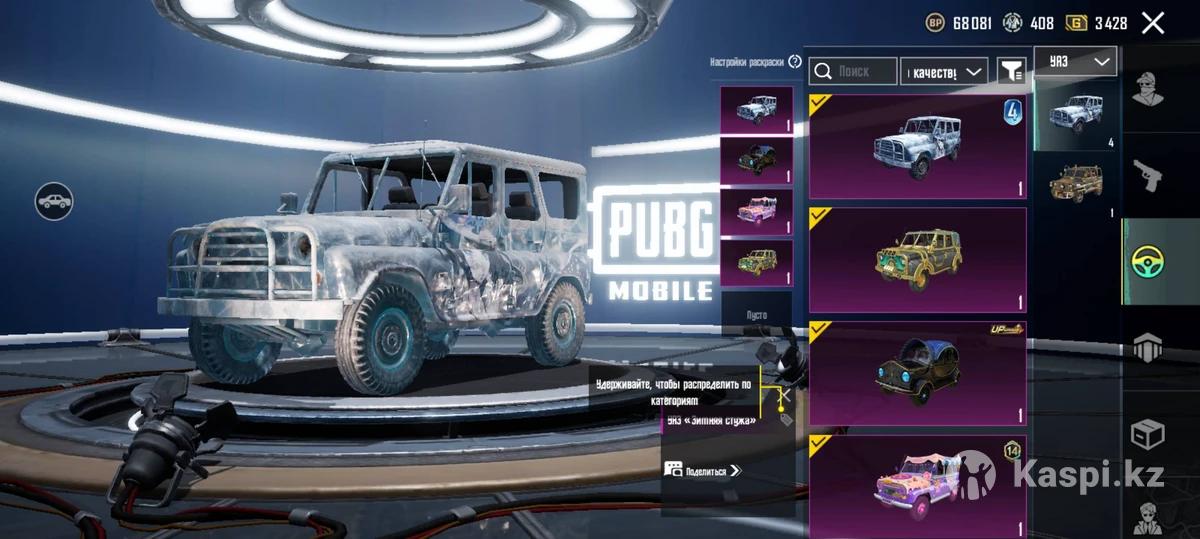1200x539 pixels.
Task: Click the empty Пусто paint slot
Action: (756, 314)
